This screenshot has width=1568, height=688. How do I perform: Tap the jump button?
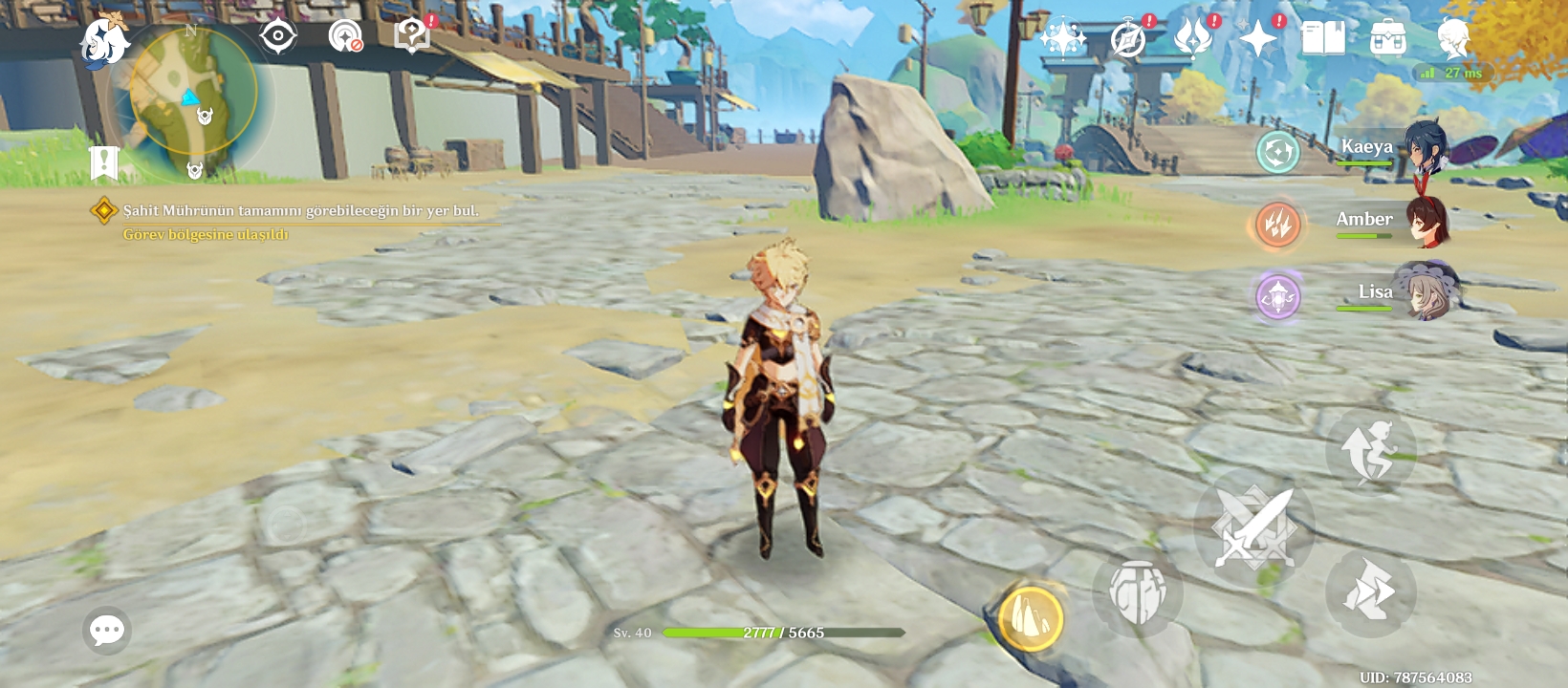point(1370,451)
